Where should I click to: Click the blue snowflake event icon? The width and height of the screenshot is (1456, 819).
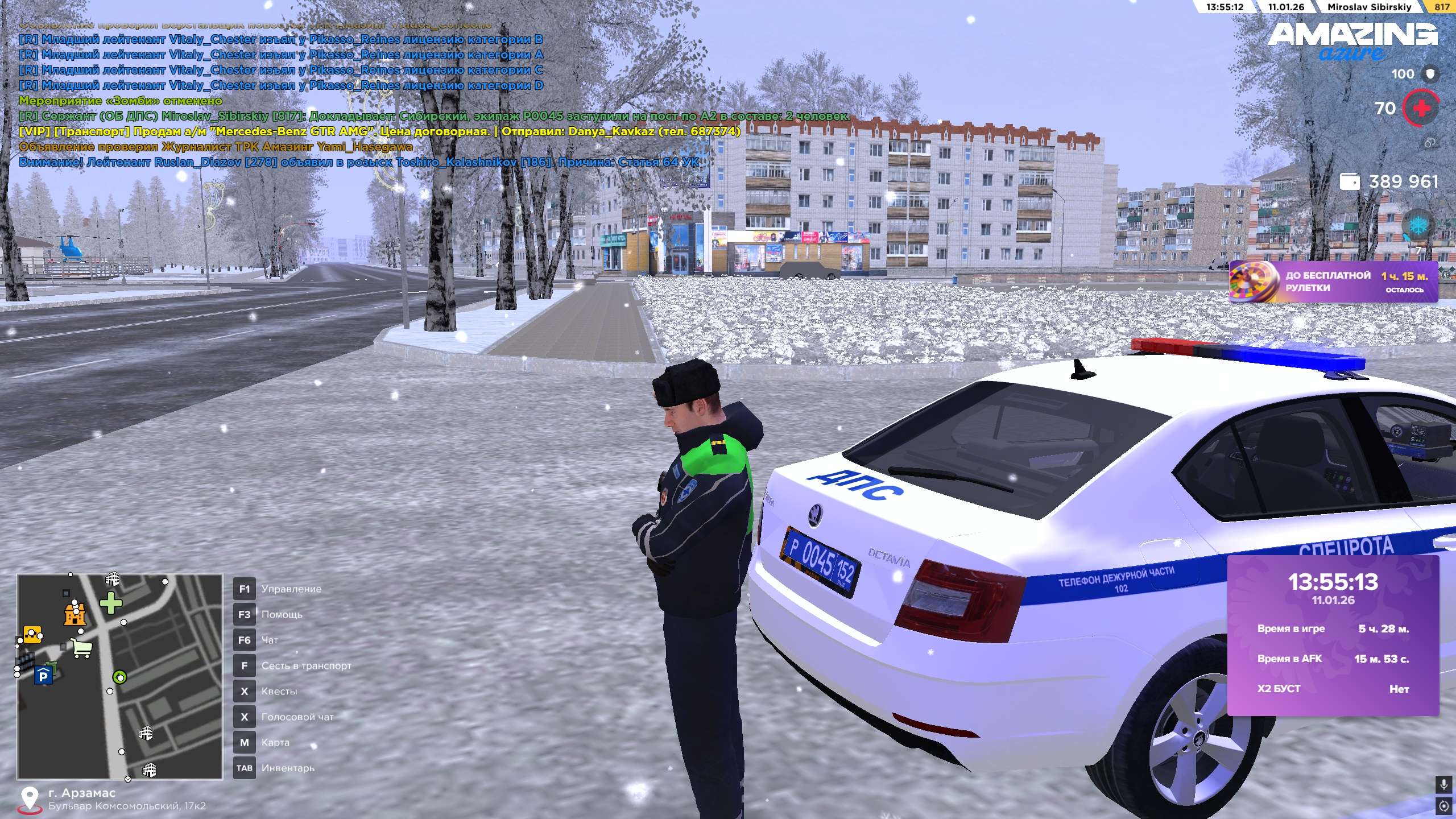tap(1419, 225)
